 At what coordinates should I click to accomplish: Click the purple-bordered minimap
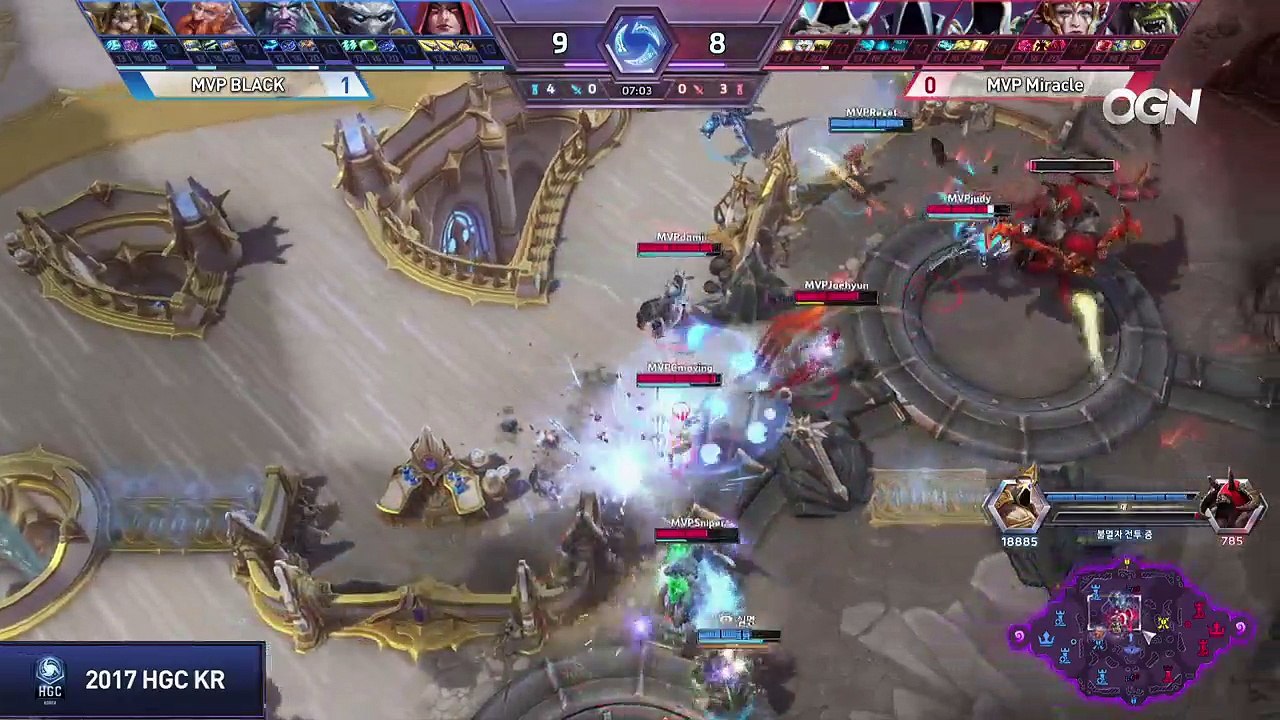[x=1130, y=630]
